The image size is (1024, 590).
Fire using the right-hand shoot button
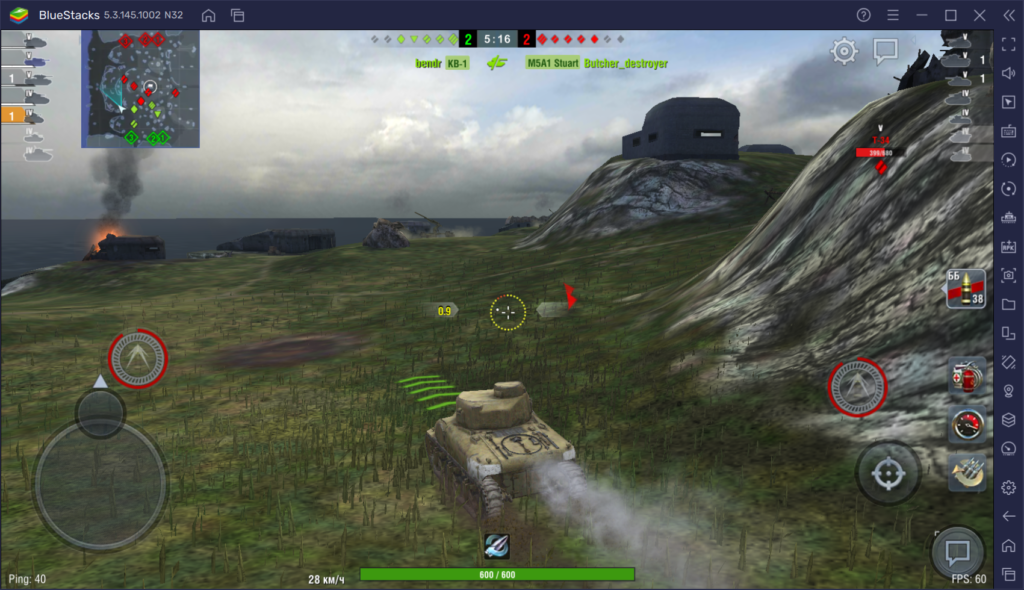pos(858,388)
